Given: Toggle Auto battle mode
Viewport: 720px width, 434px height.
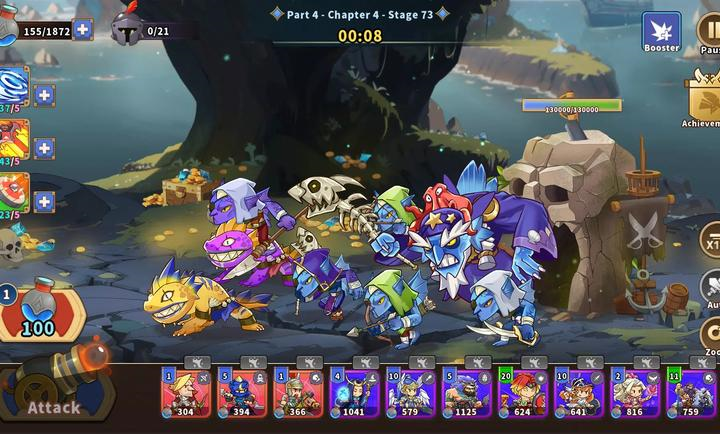Looking at the screenshot, I should 709,290.
